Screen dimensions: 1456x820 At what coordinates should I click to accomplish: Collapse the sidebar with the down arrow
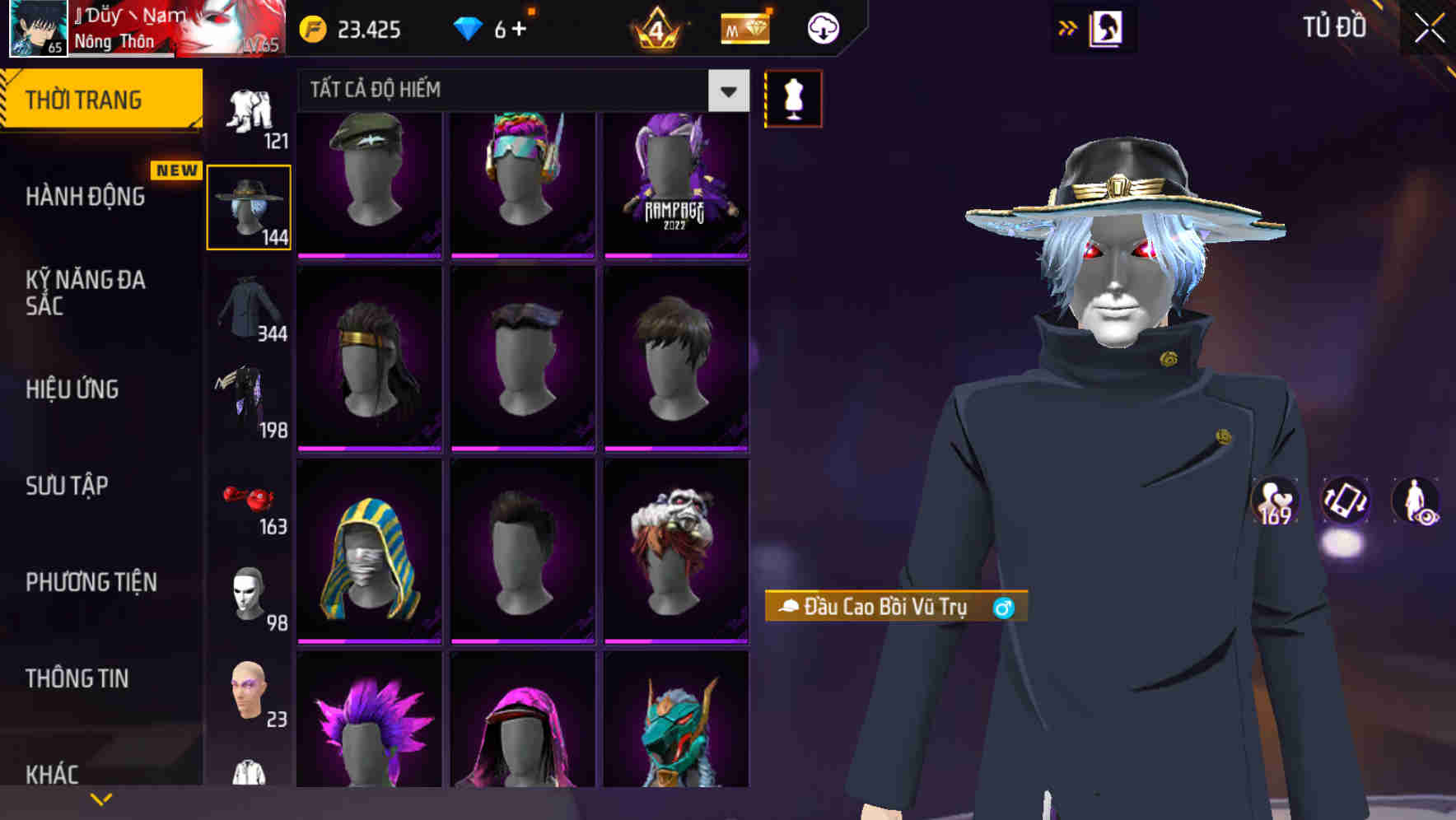point(100,797)
